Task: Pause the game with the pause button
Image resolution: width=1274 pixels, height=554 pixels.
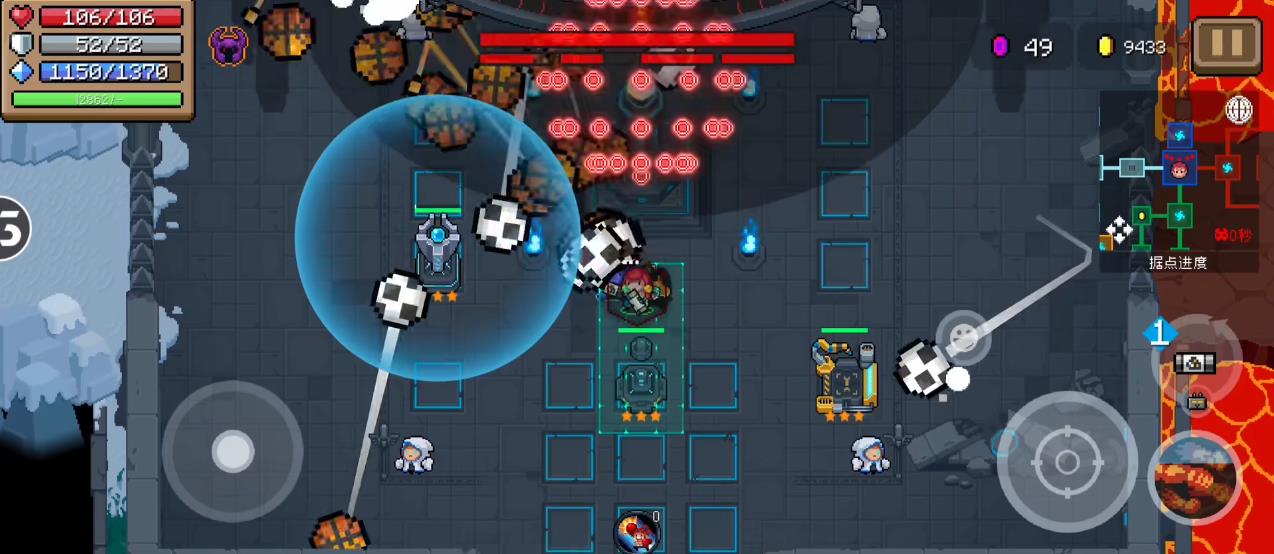Action: pos(1226,43)
